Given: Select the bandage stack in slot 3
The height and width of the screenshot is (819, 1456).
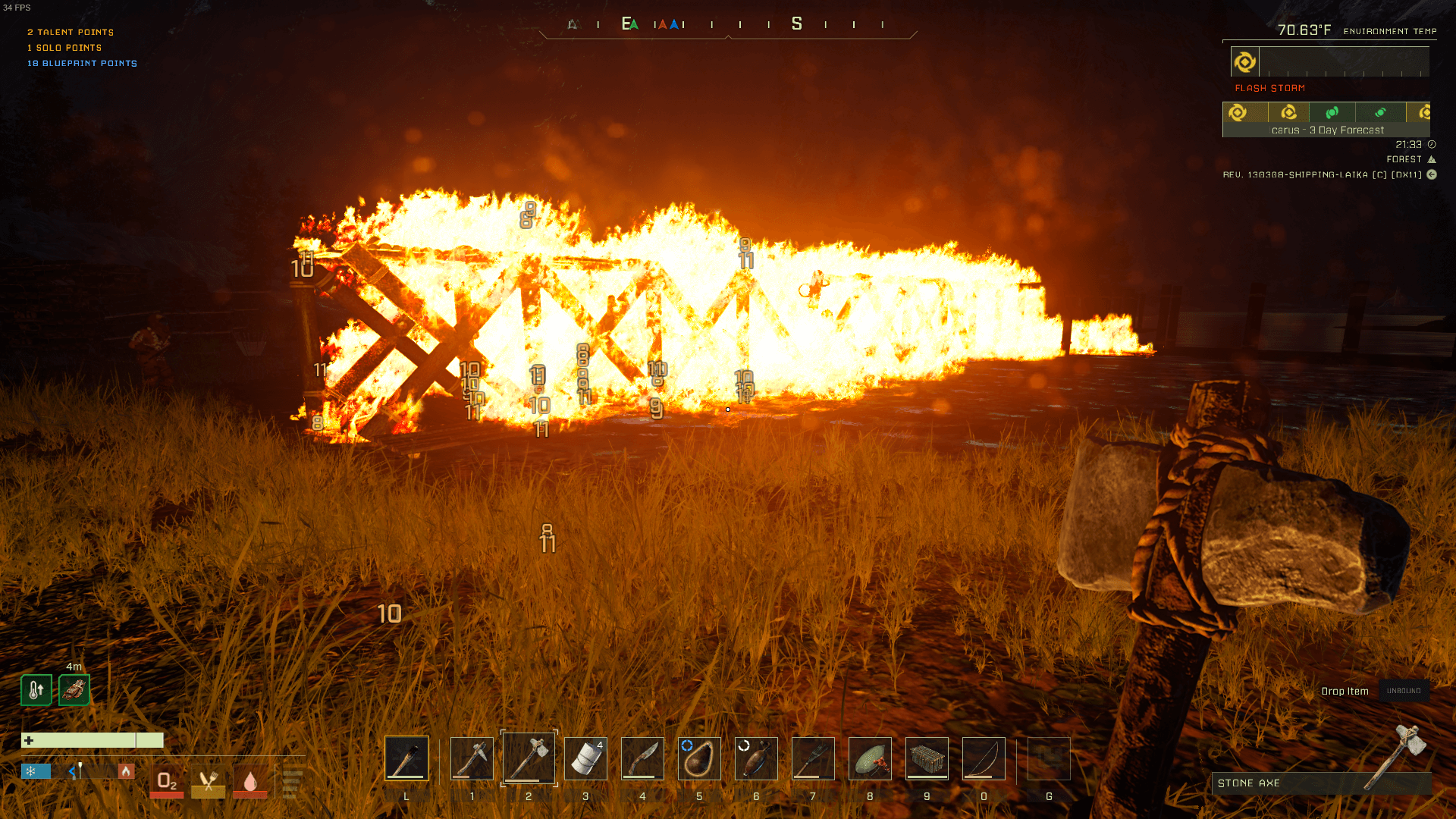Looking at the screenshot, I should coord(585,758).
